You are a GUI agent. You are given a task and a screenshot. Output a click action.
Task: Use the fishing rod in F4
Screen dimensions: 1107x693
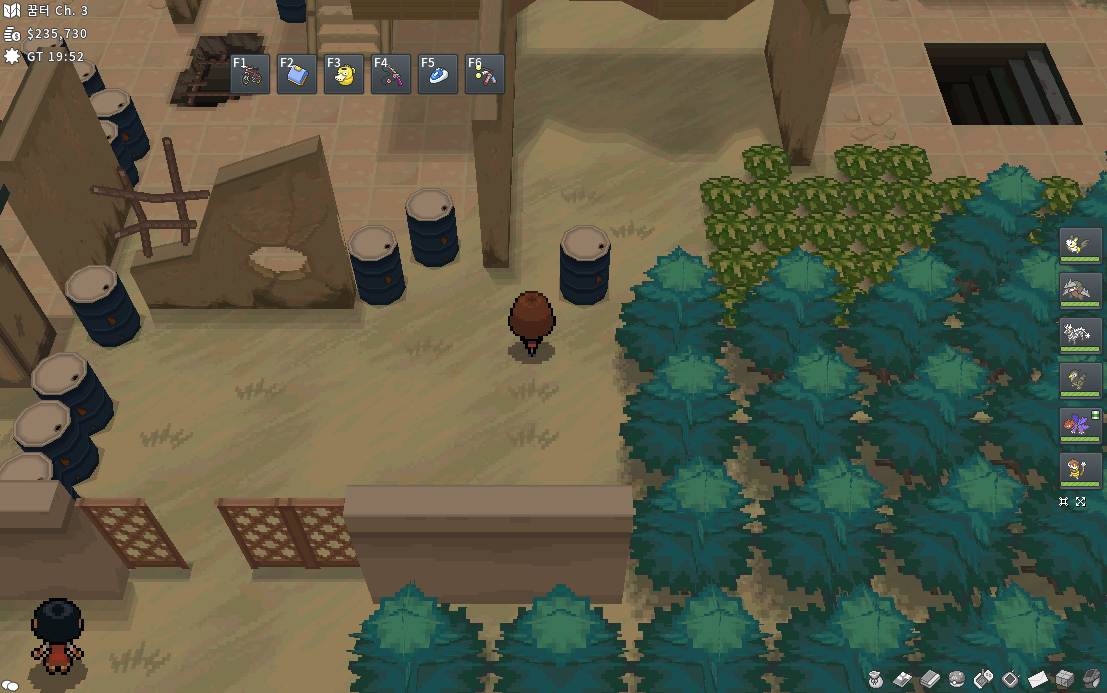391,74
